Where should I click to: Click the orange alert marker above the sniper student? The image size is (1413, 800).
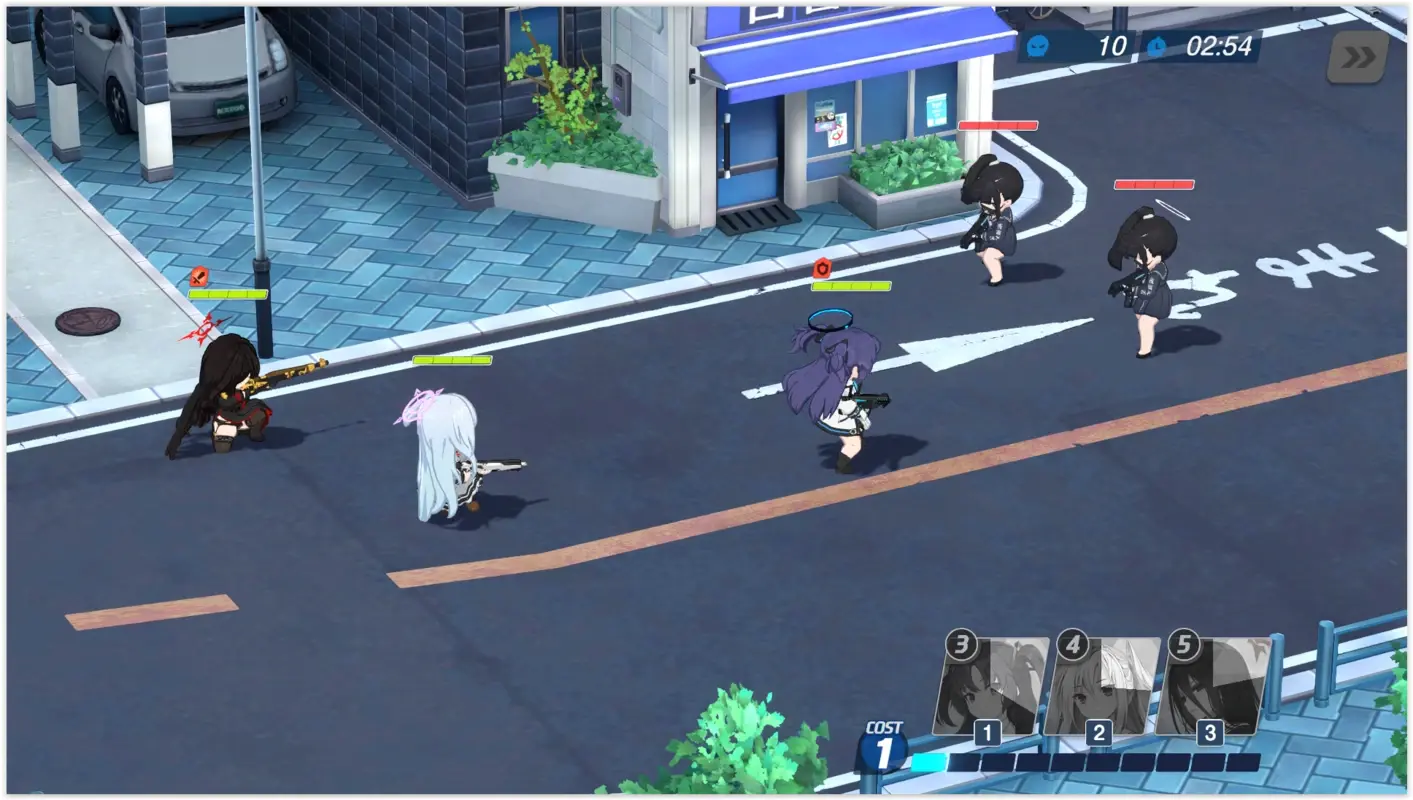click(x=197, y=274)
